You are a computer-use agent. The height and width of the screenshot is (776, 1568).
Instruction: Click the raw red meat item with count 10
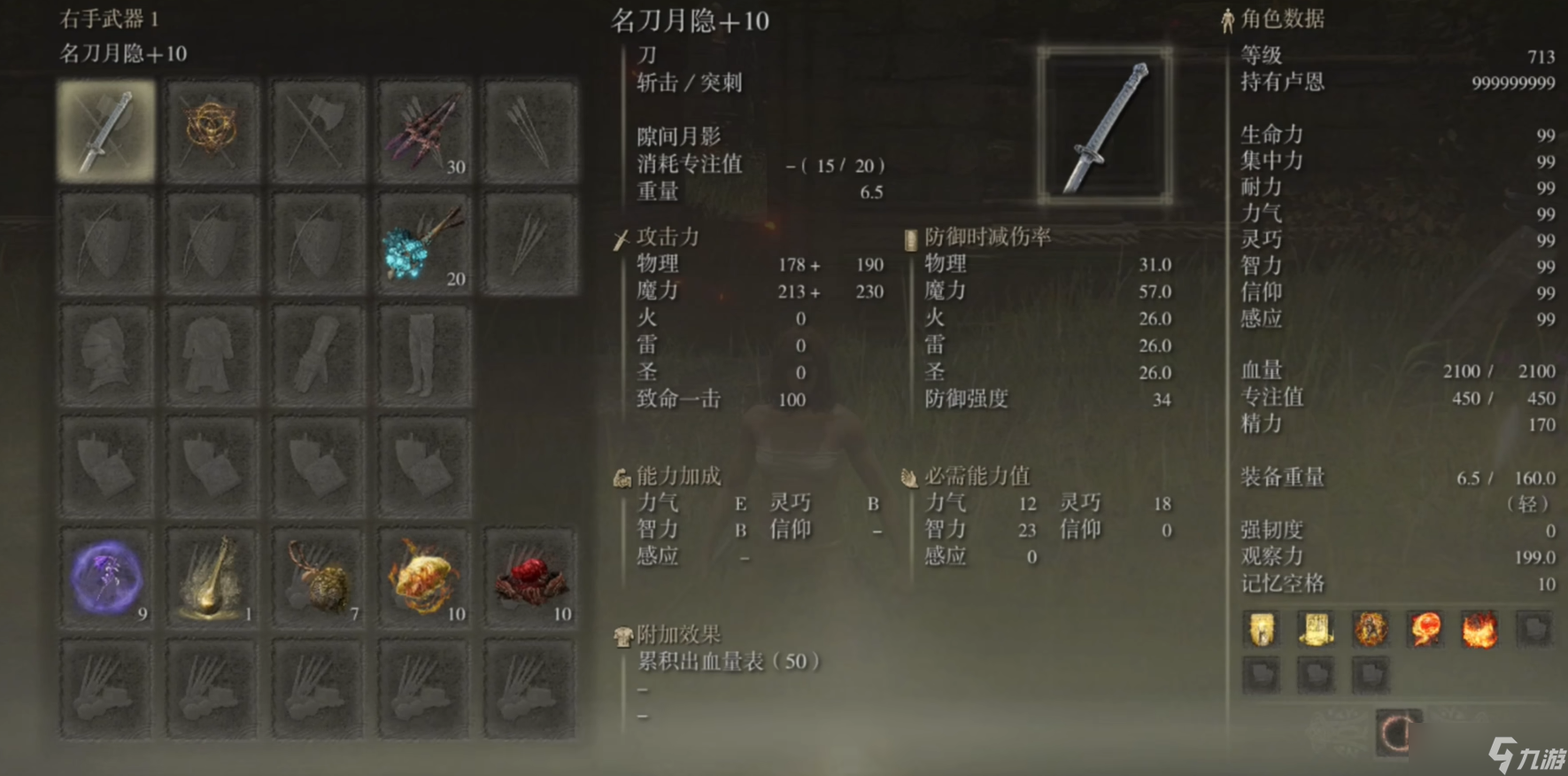coord(529,577)
